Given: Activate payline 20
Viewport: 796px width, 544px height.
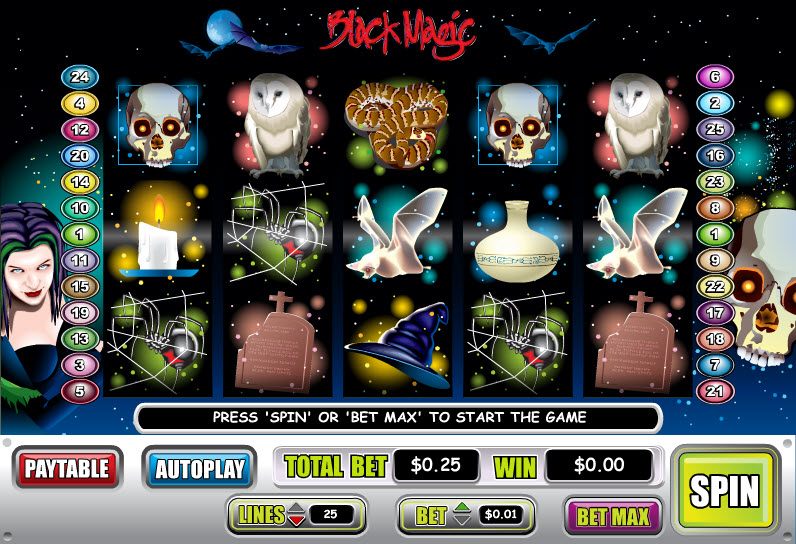Looking at the screenshot, I should (x=77, y=155).
